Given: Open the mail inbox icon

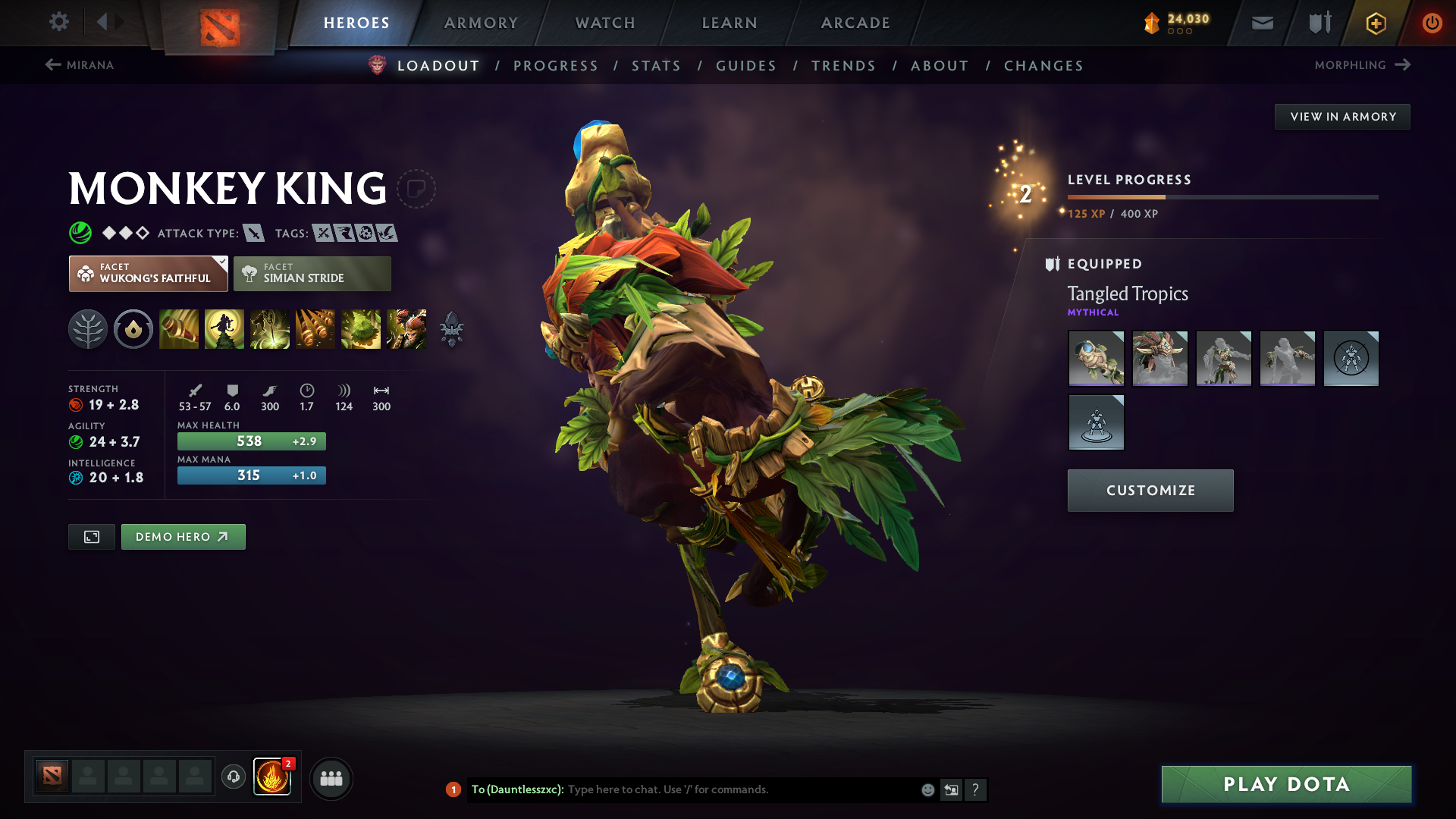Looking at the screenshot, I should (1261, 23).
